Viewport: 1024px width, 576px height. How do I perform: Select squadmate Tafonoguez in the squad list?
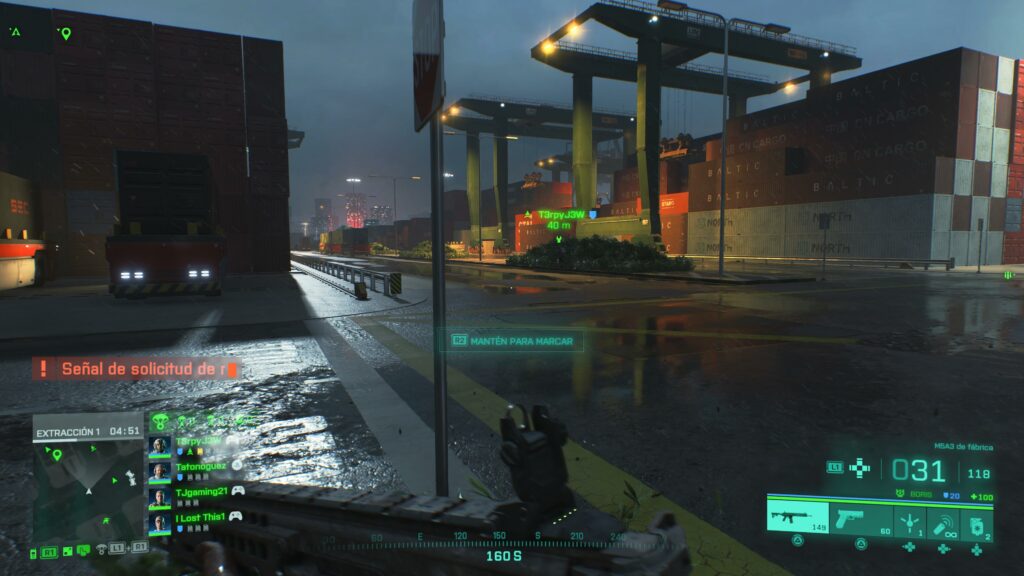coord(197,468)
